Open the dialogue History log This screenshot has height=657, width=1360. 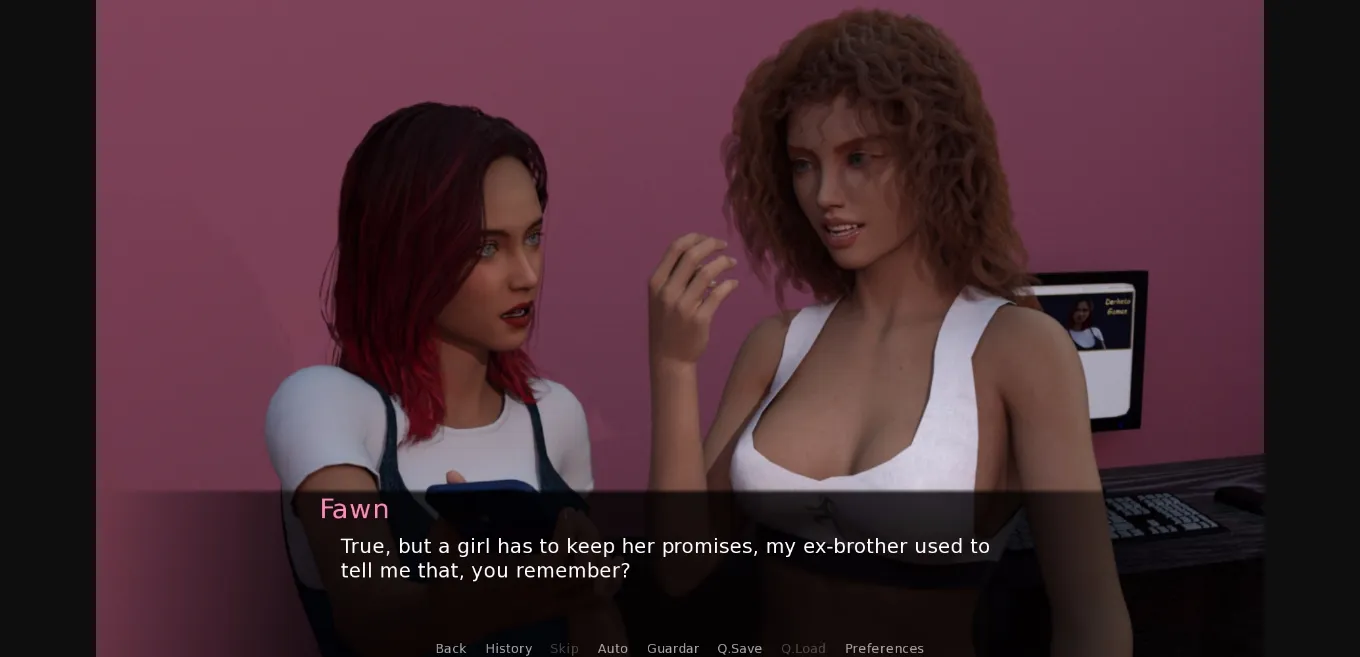tap(508, 648)
